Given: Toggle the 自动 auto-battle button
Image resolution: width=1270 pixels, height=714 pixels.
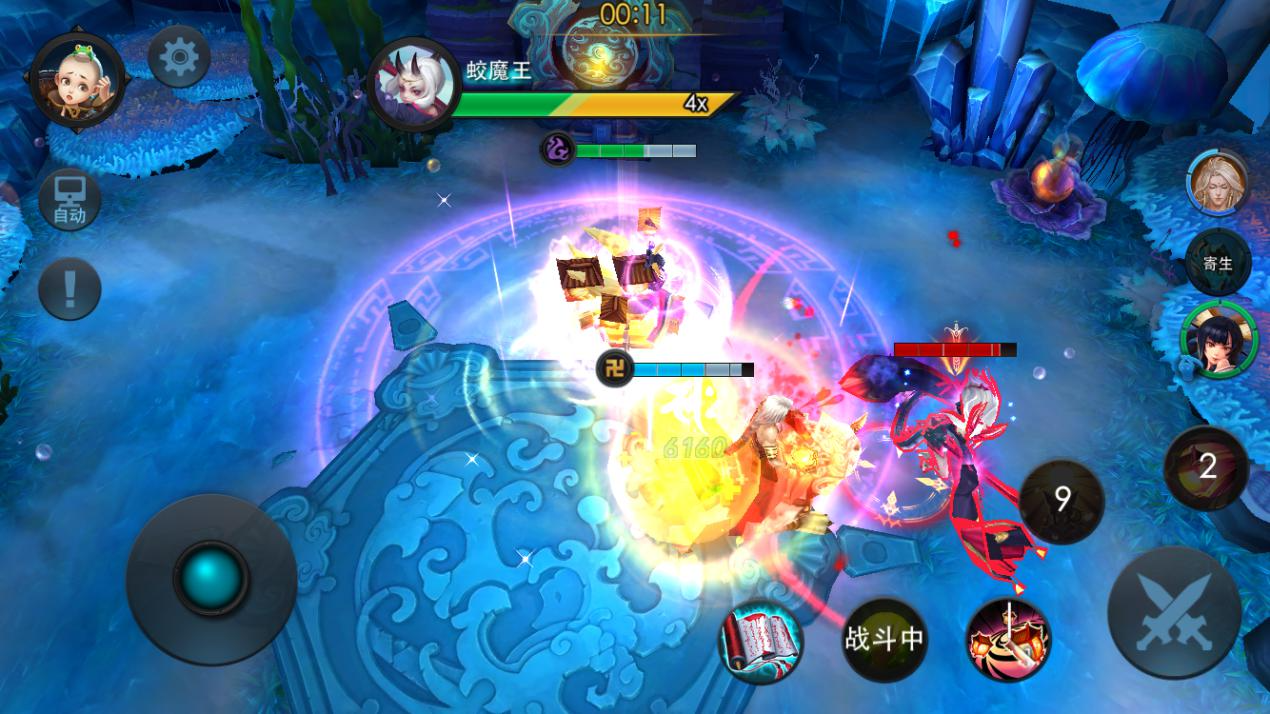Looking at the screenshot, I should click(x=69, y=200).
